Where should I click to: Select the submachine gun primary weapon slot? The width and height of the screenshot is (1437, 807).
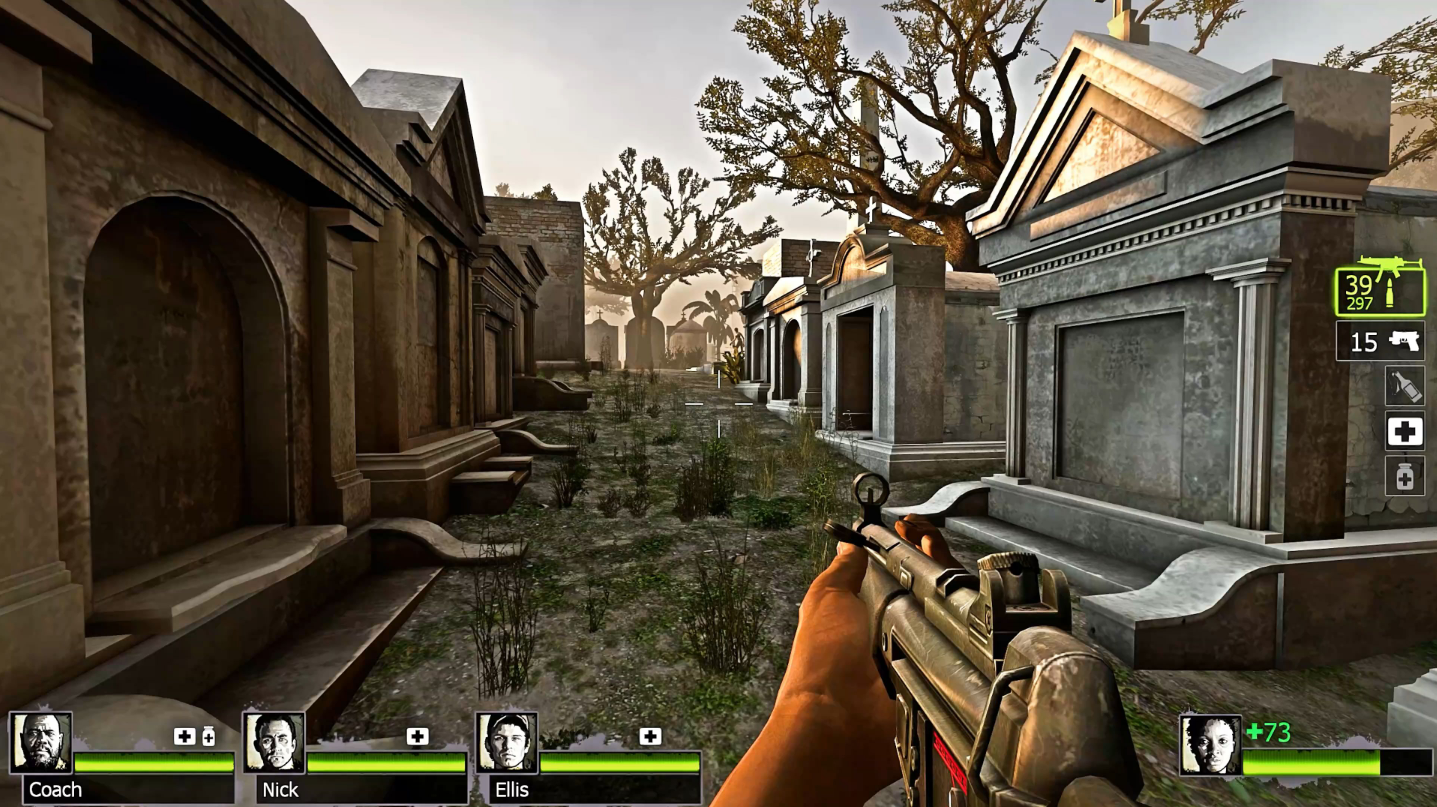1381,288
